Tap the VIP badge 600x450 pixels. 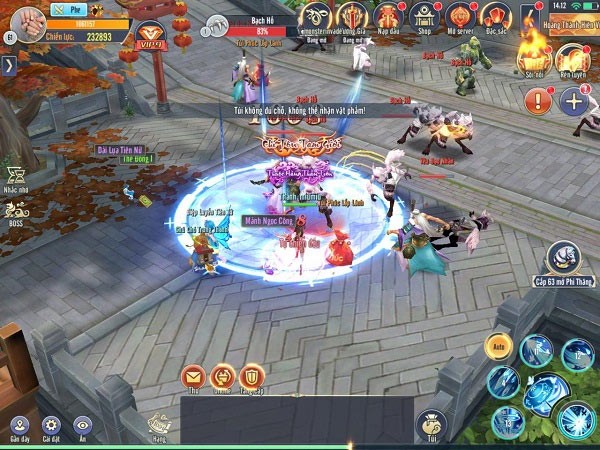(x=150, y=35)
